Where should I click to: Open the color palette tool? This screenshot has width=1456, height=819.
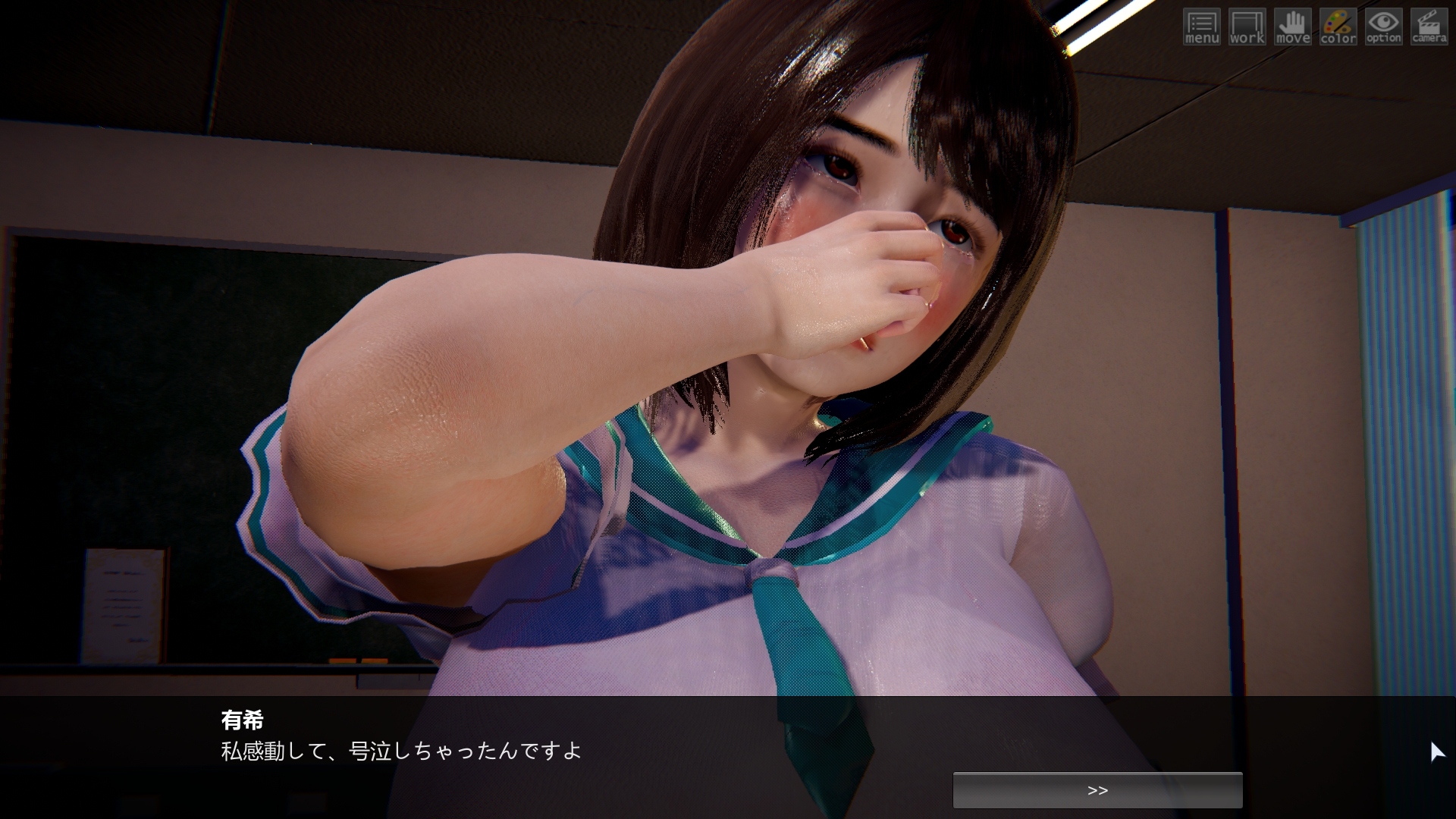click(x=1338, y=27)
